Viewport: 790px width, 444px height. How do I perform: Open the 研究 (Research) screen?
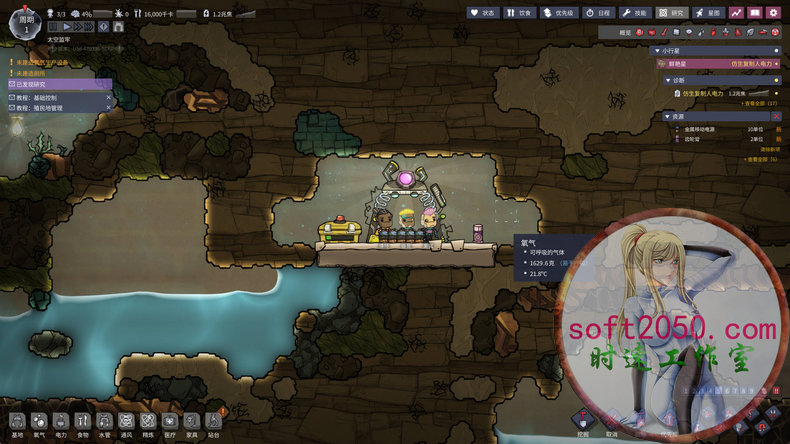click(673, 13)
